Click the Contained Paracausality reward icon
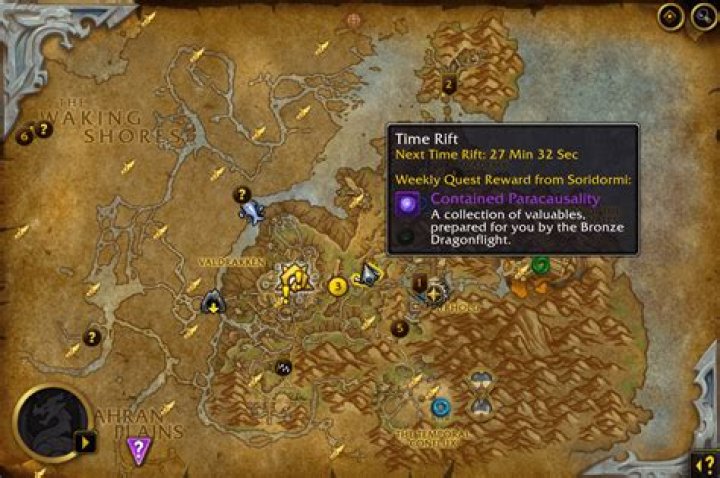The image size is (720, 478). 408,205
